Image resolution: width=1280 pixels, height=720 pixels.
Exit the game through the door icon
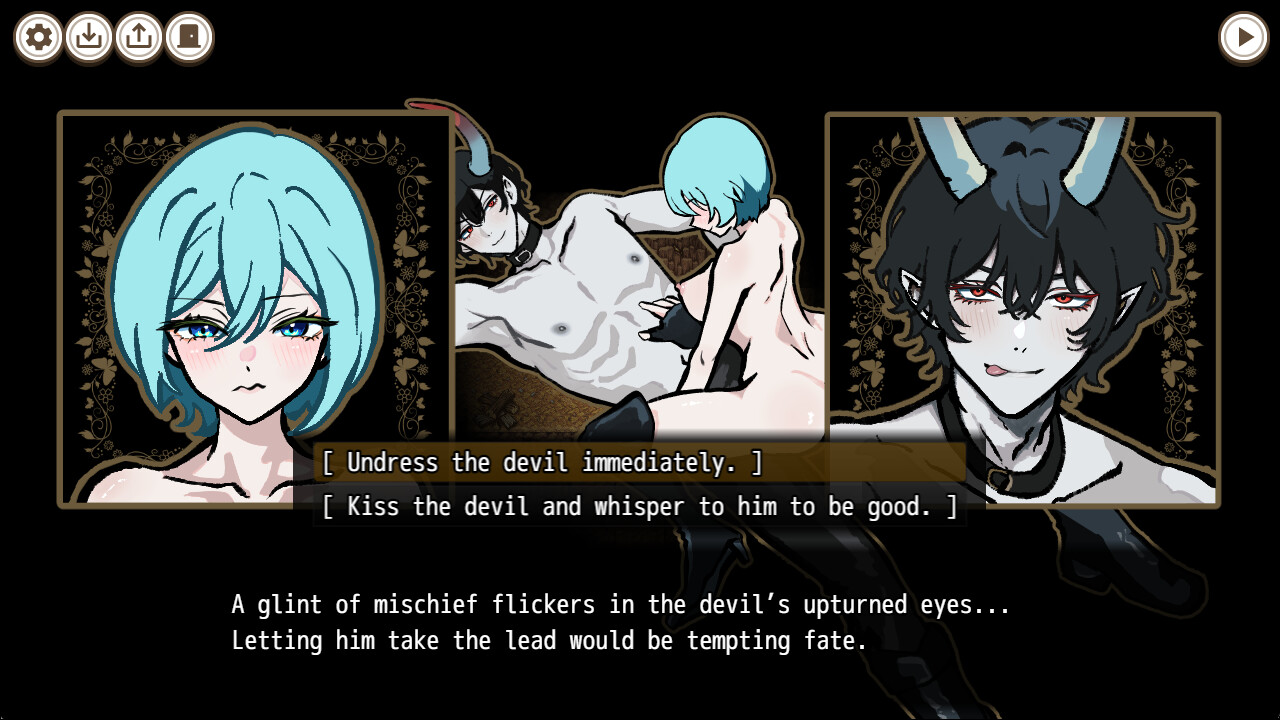tap(188, 38)
